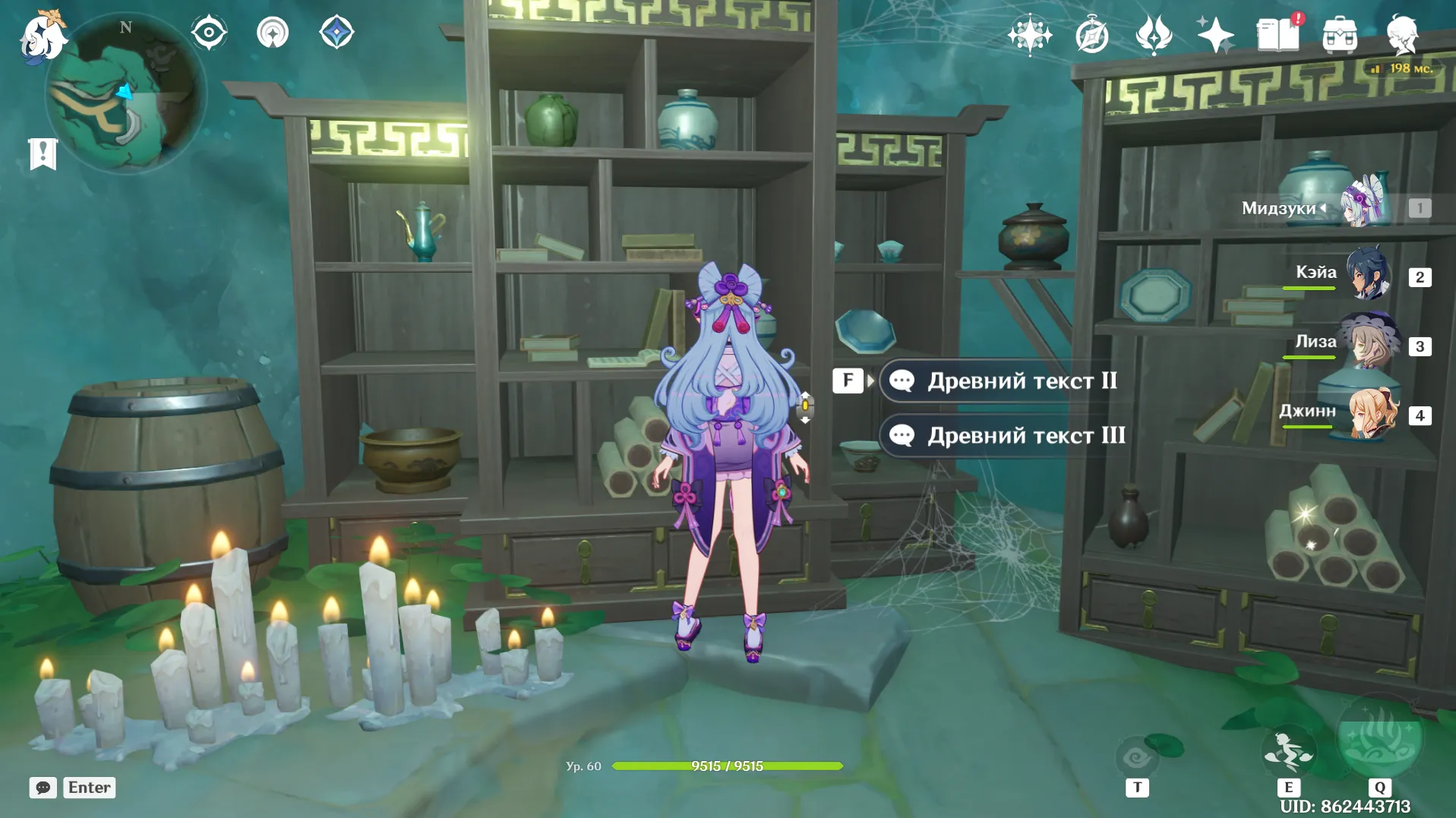Image resolution: width=1456 pixels, height=818 pixels.
Task: Switch to party member Лиза
Action: pyautogui.click(x=1367, y=343)
